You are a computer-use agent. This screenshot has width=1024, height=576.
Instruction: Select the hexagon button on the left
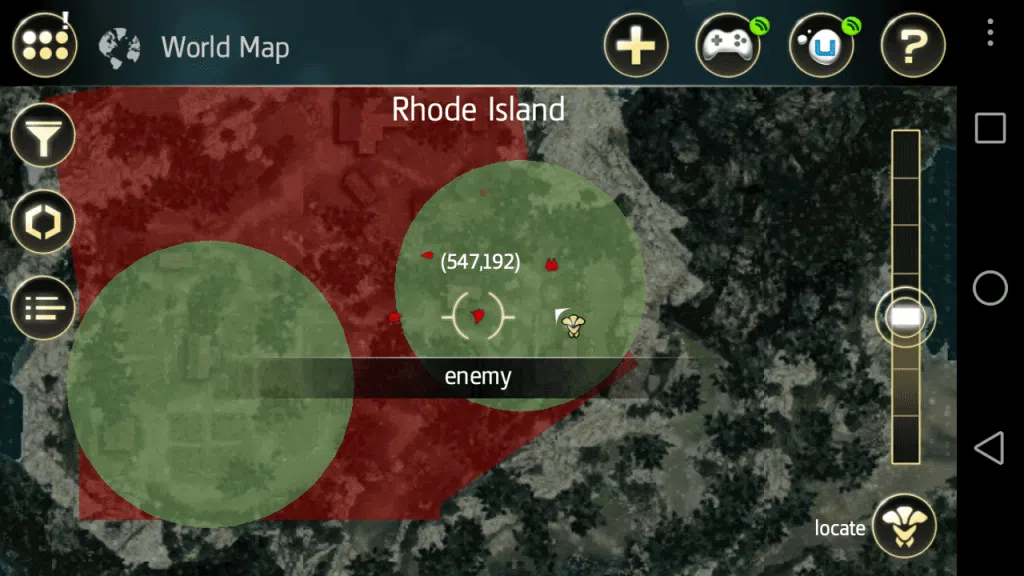pos(43,222)
